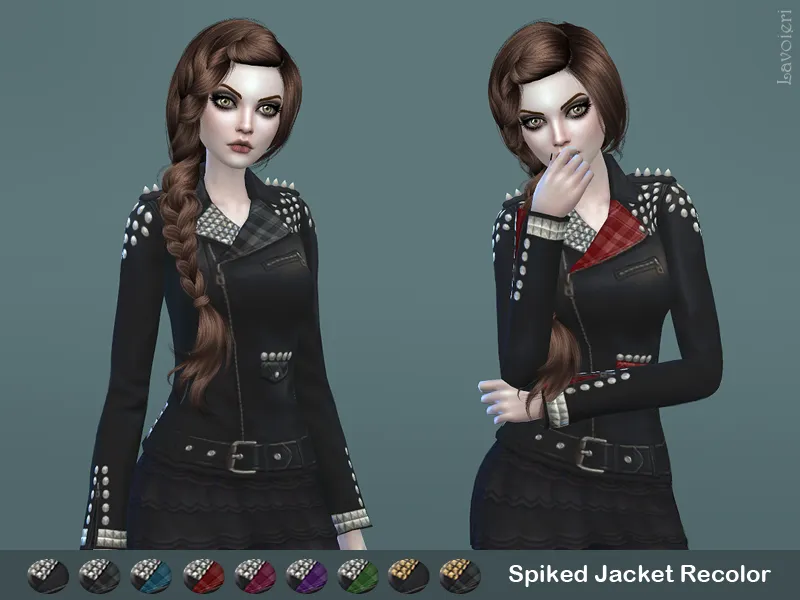Image resolution: width=800 pixels, height=600 pixels.
Task: Choose the green plaid jacket swatch
Action: [357, 575]
